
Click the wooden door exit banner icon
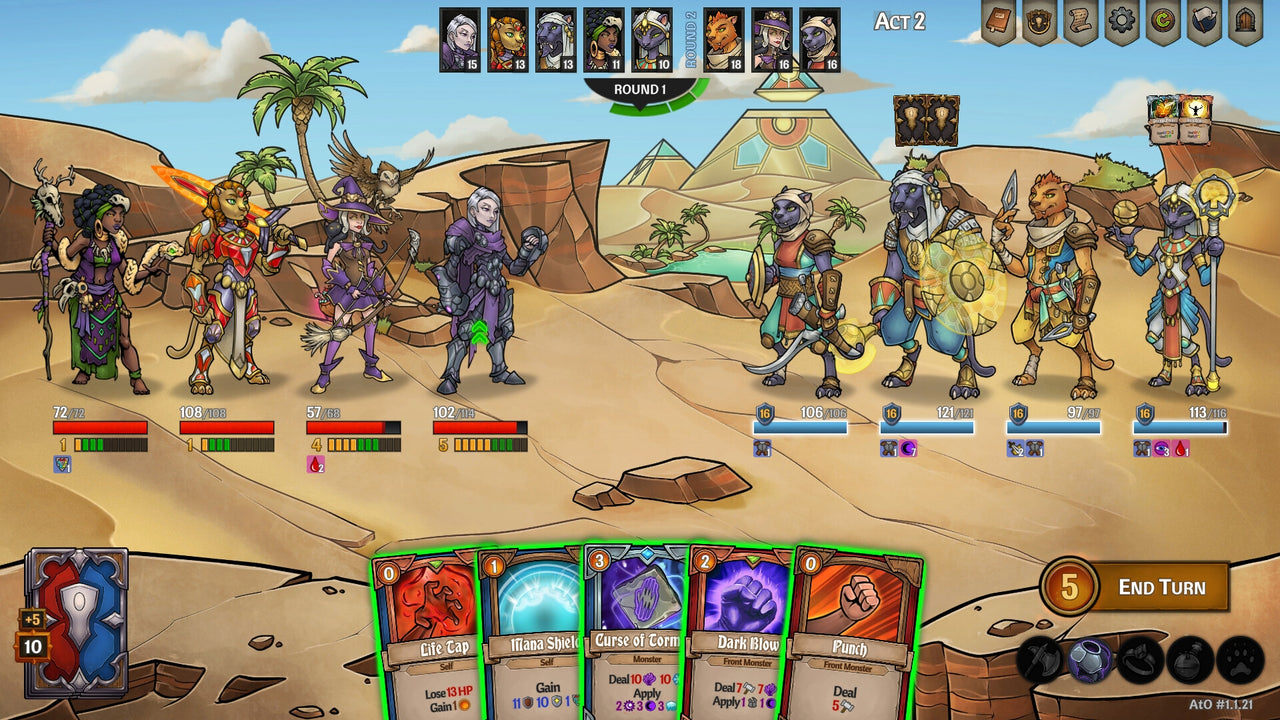tap(1245, 22)
